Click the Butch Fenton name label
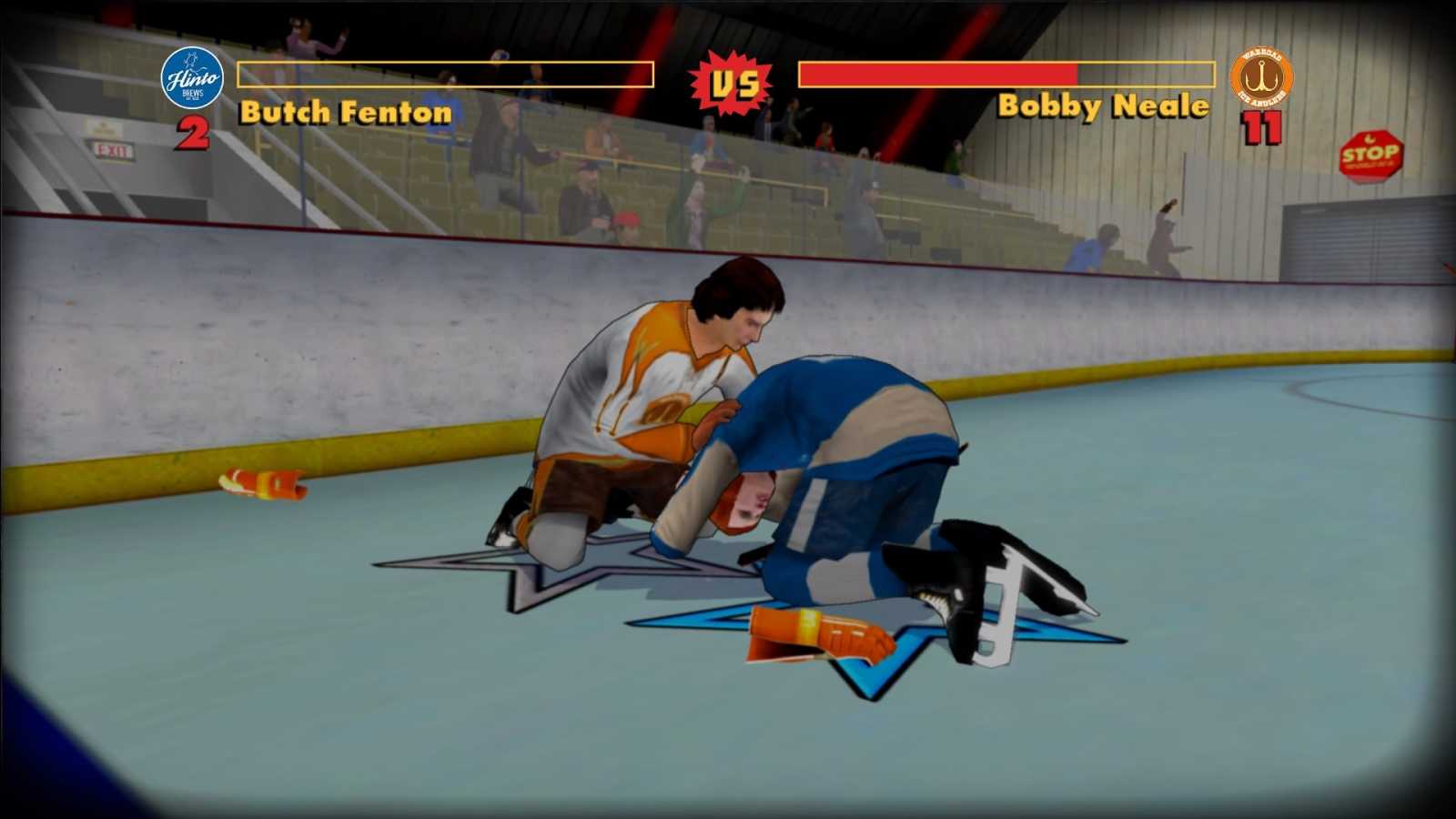 pos(344,113)
